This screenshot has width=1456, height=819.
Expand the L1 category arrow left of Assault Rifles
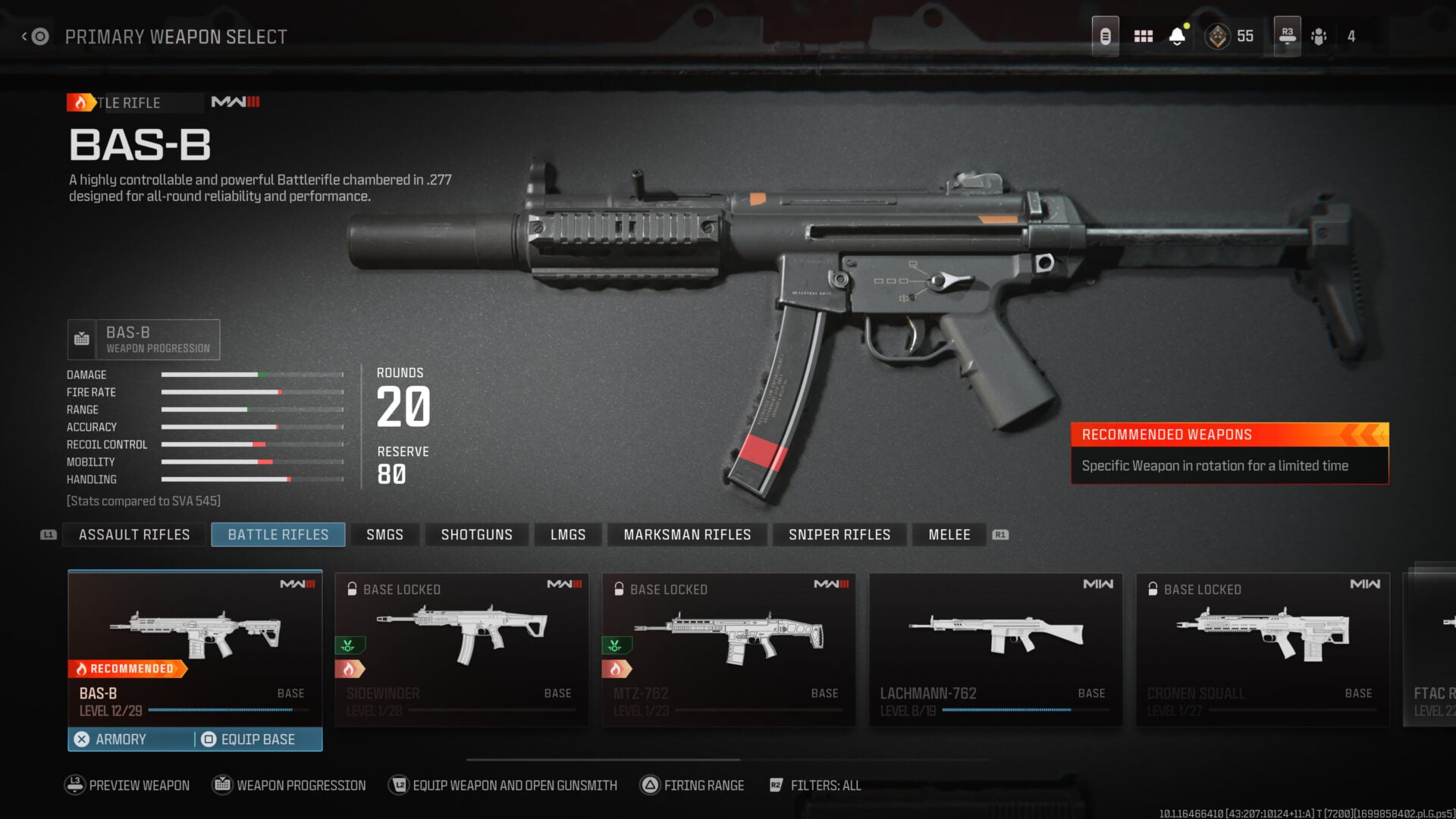(47, 535)
